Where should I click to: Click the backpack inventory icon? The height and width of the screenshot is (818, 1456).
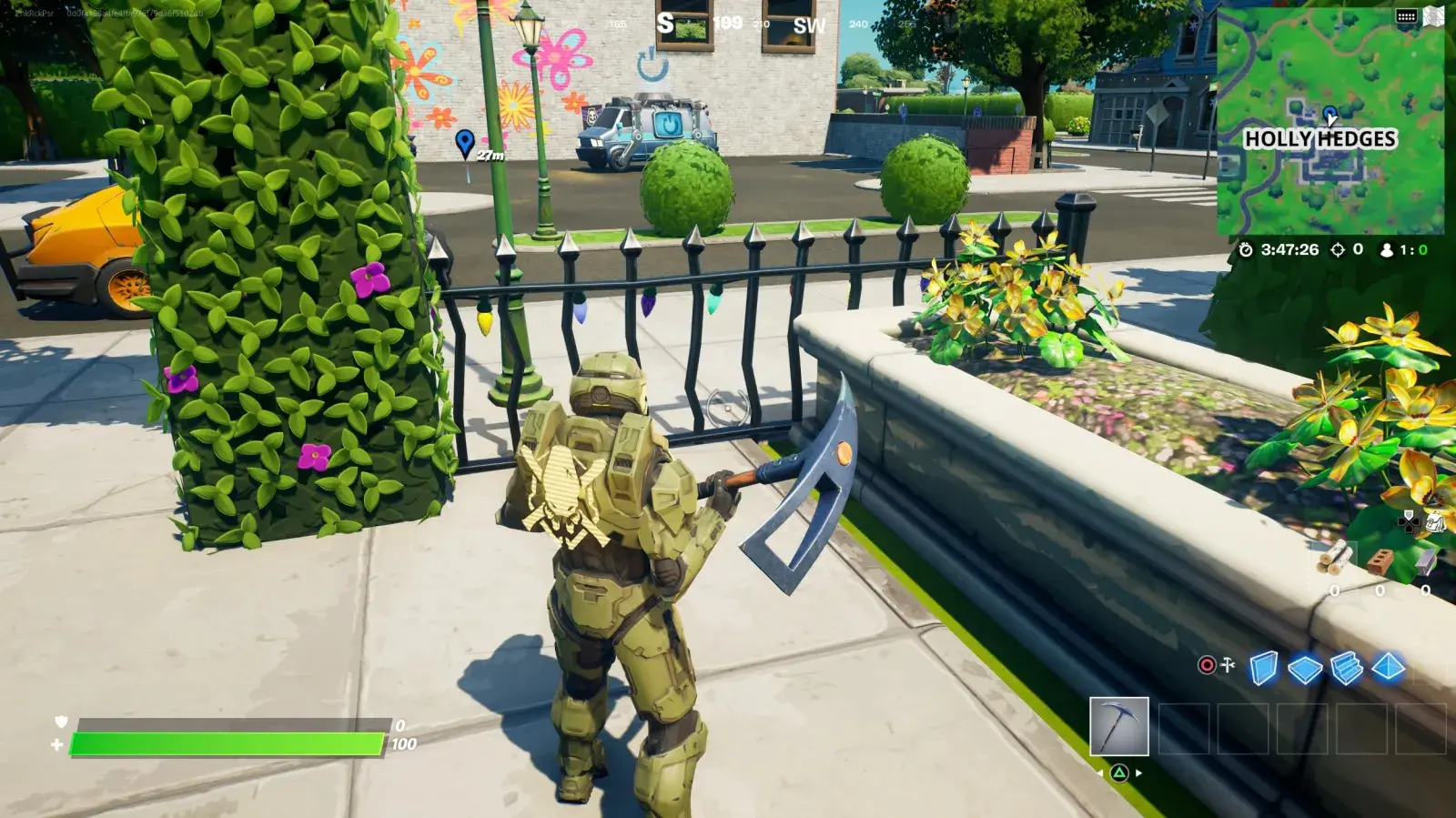pyautogui.click(x=1436, y=523)
